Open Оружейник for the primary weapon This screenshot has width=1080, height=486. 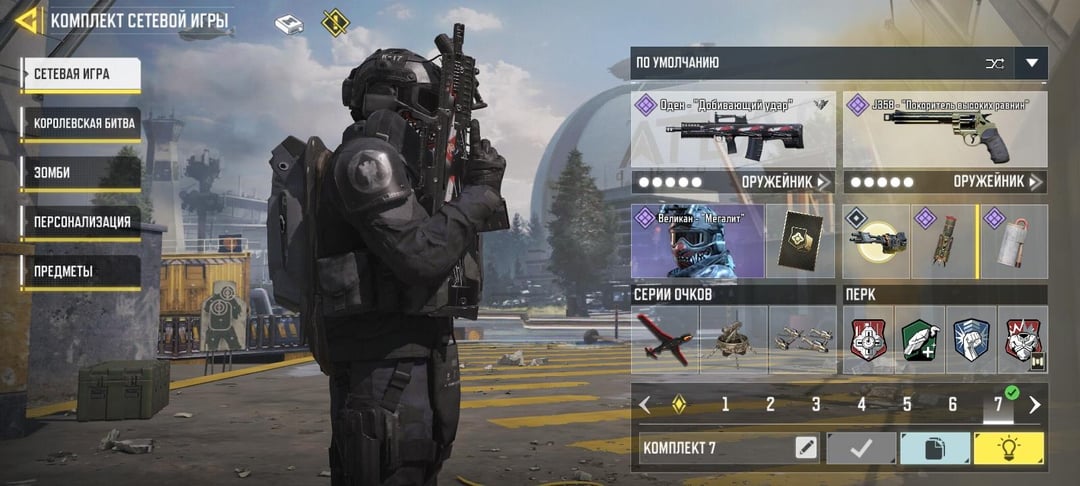[x=787, y=182]
